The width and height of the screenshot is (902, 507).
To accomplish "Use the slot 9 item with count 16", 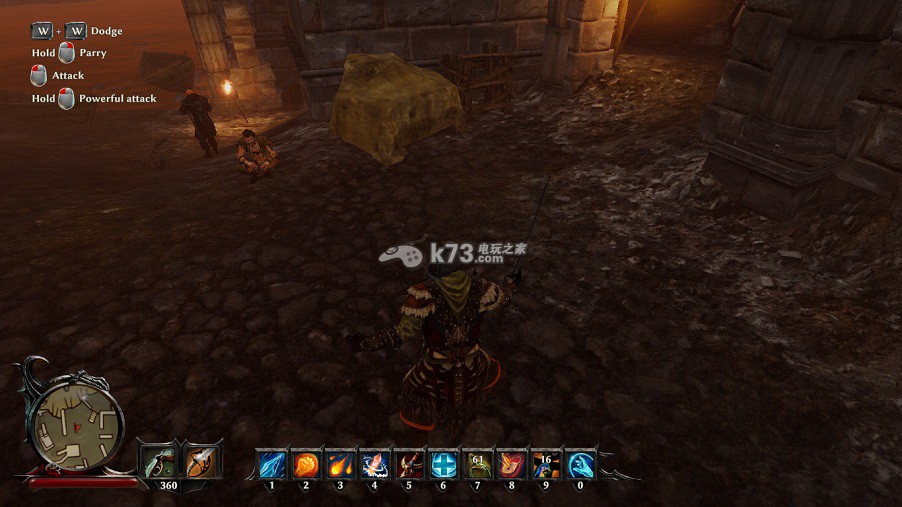I will click(545, 464).
